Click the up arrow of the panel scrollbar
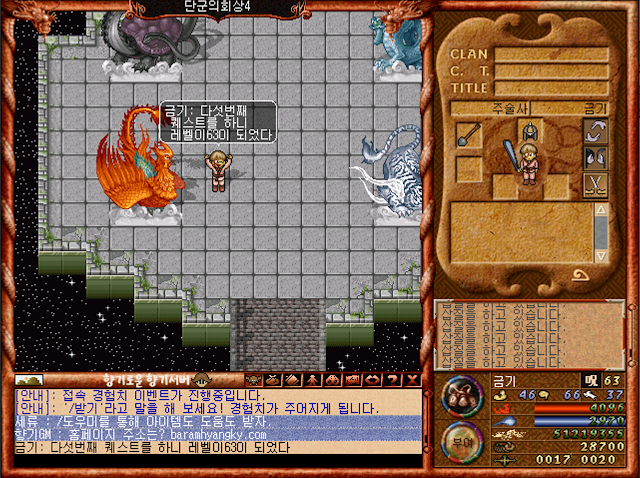The height and width of the screenshot is (478, 640). [x=601, y=209]
